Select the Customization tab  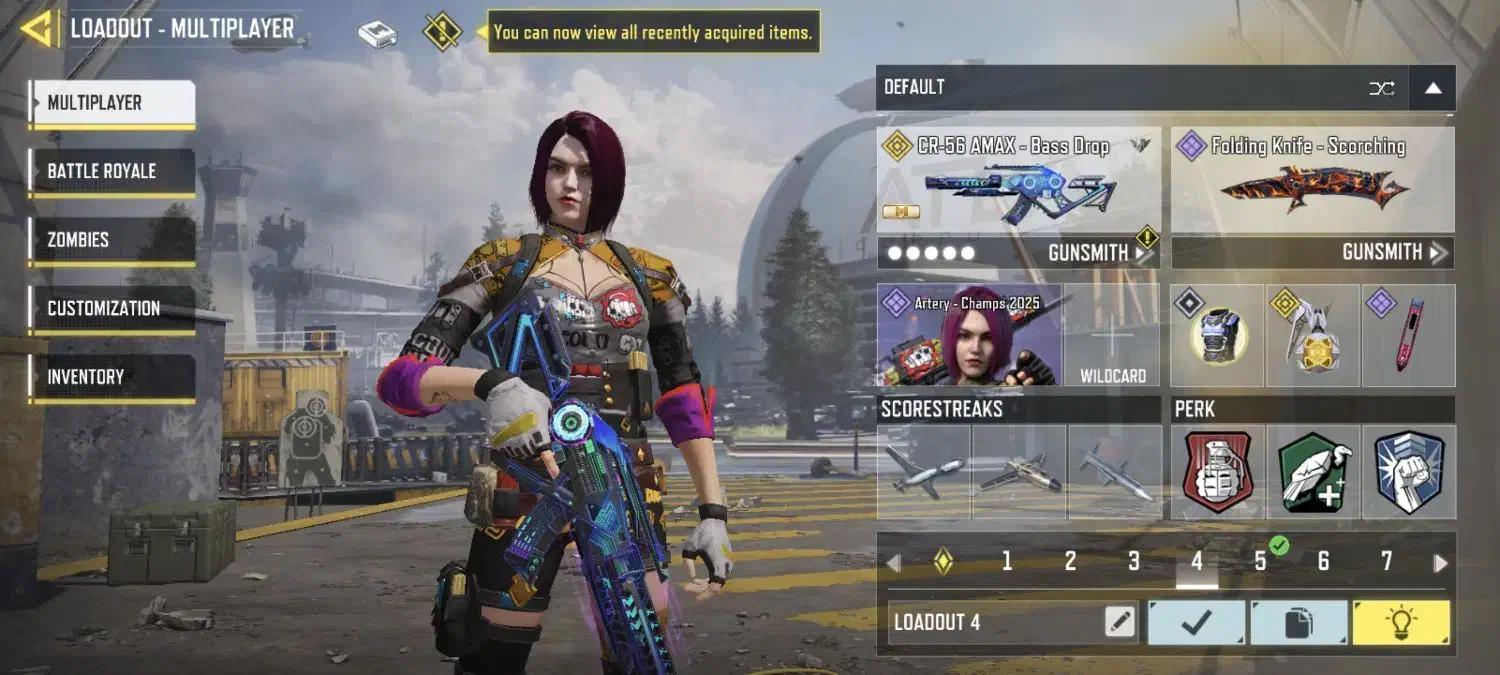[112, 309]
